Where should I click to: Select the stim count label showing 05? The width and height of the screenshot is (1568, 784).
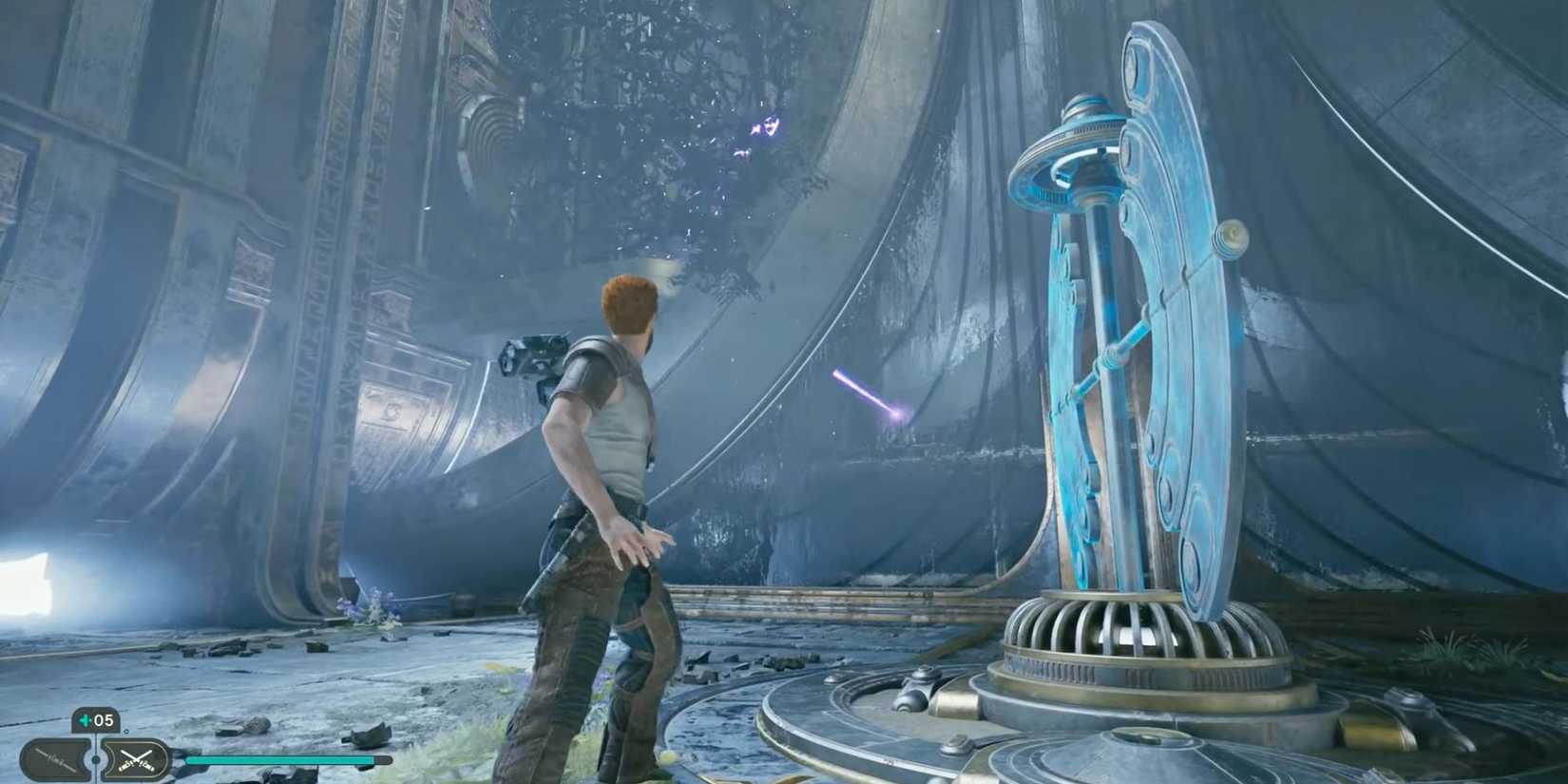point(102,719)
